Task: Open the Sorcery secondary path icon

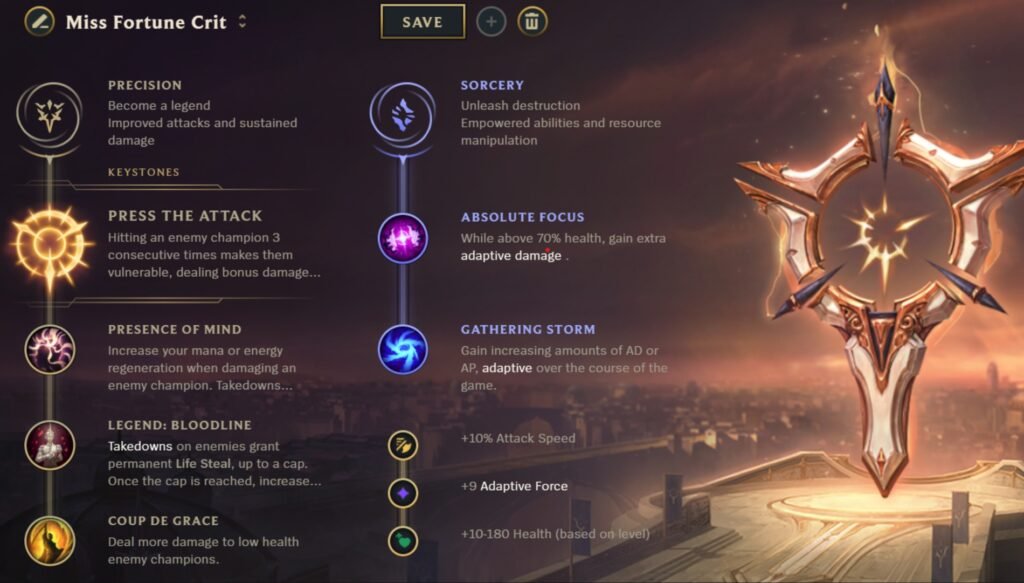Action: click(x=402, y=115)
